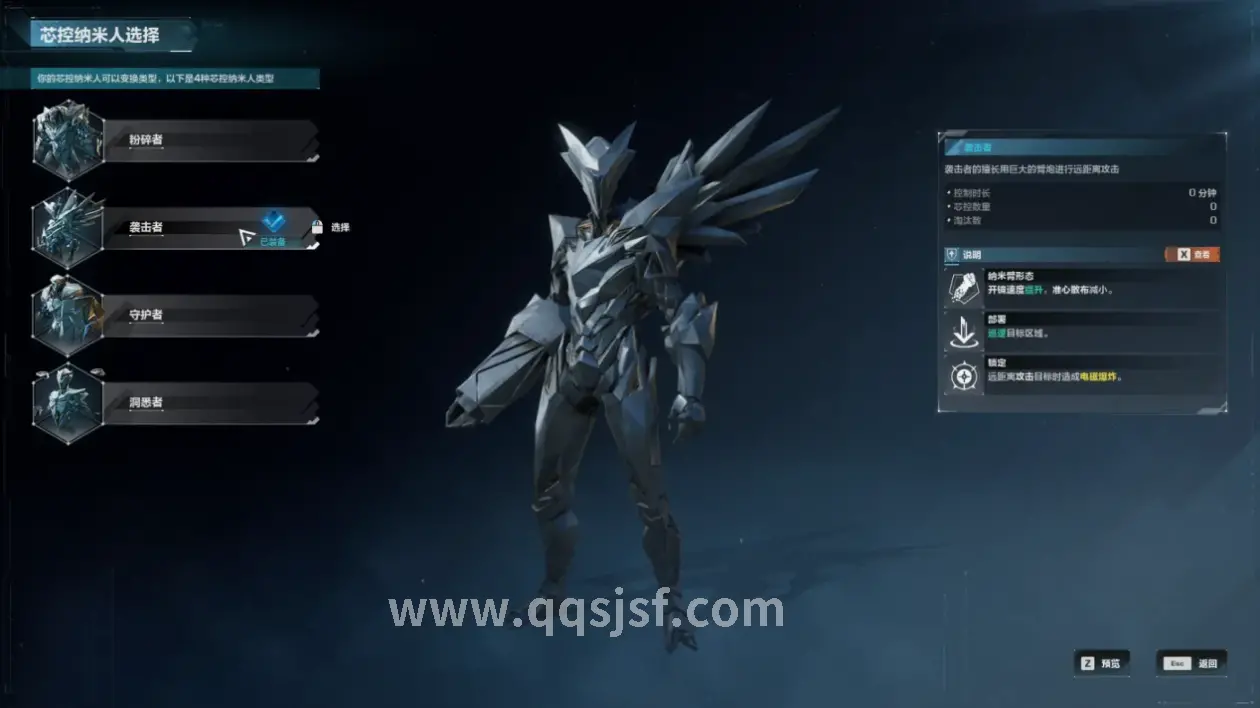Select the 守护者 nanoman type

point(210,315)
